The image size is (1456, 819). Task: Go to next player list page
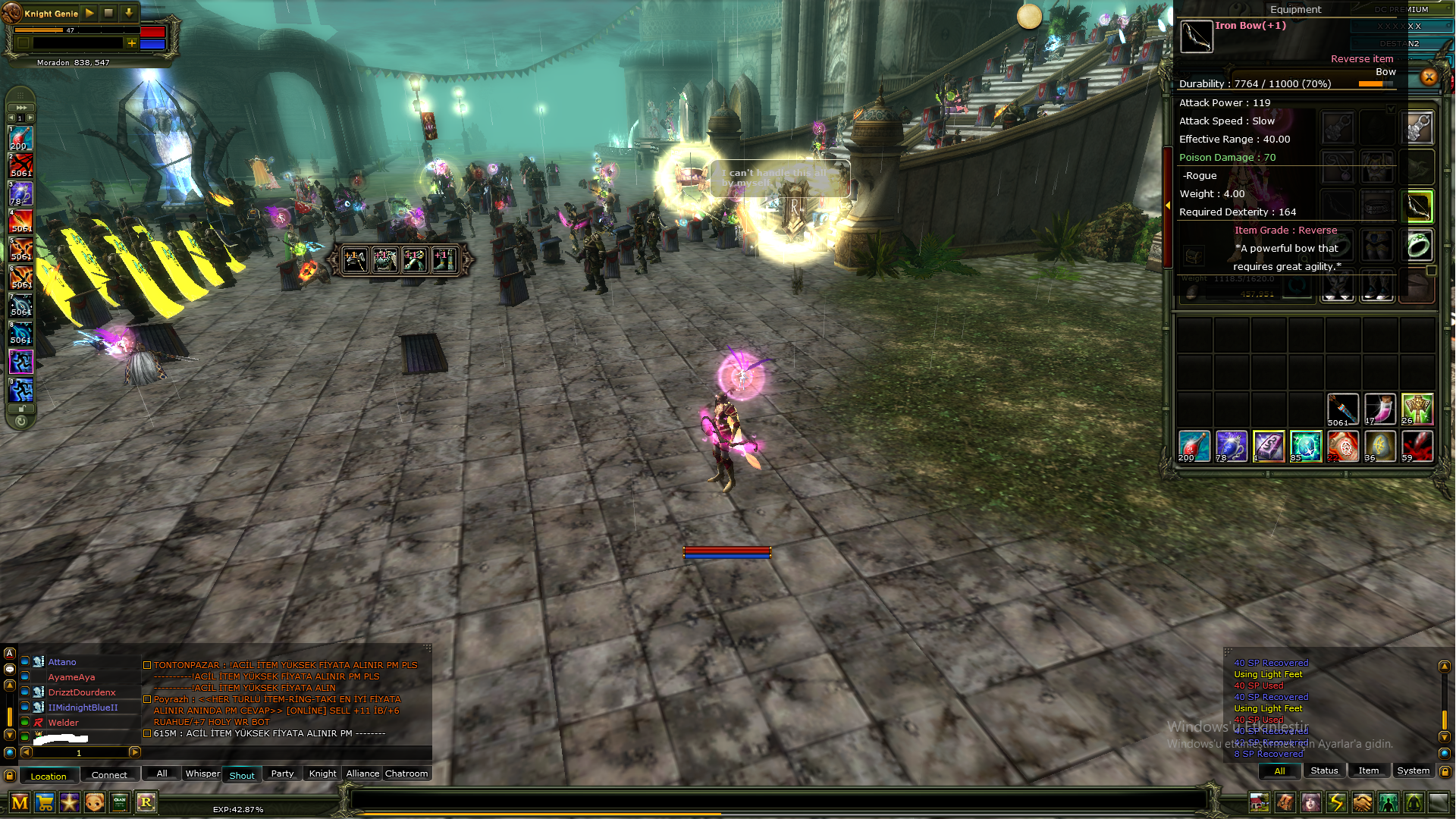[x=134, y=752]
